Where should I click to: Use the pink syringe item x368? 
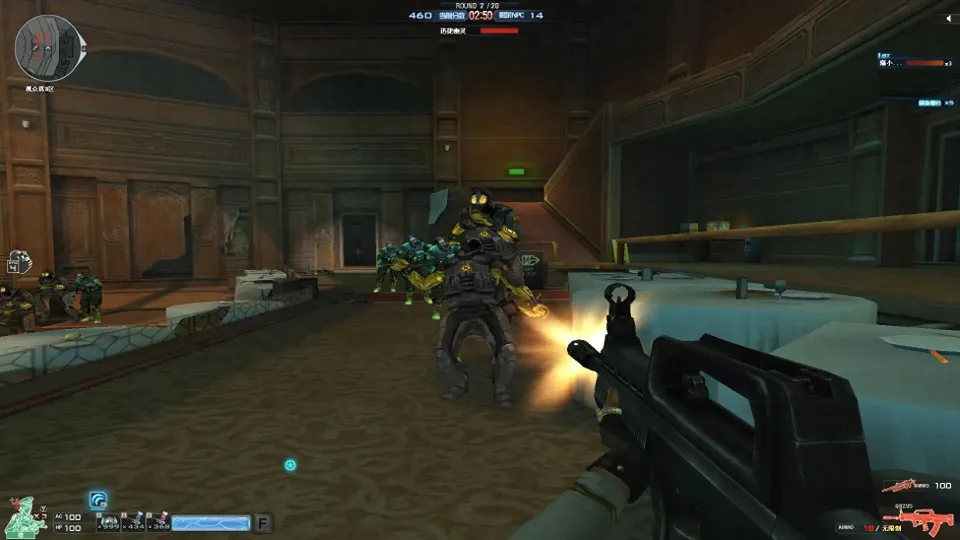click(x=158, y=522)
